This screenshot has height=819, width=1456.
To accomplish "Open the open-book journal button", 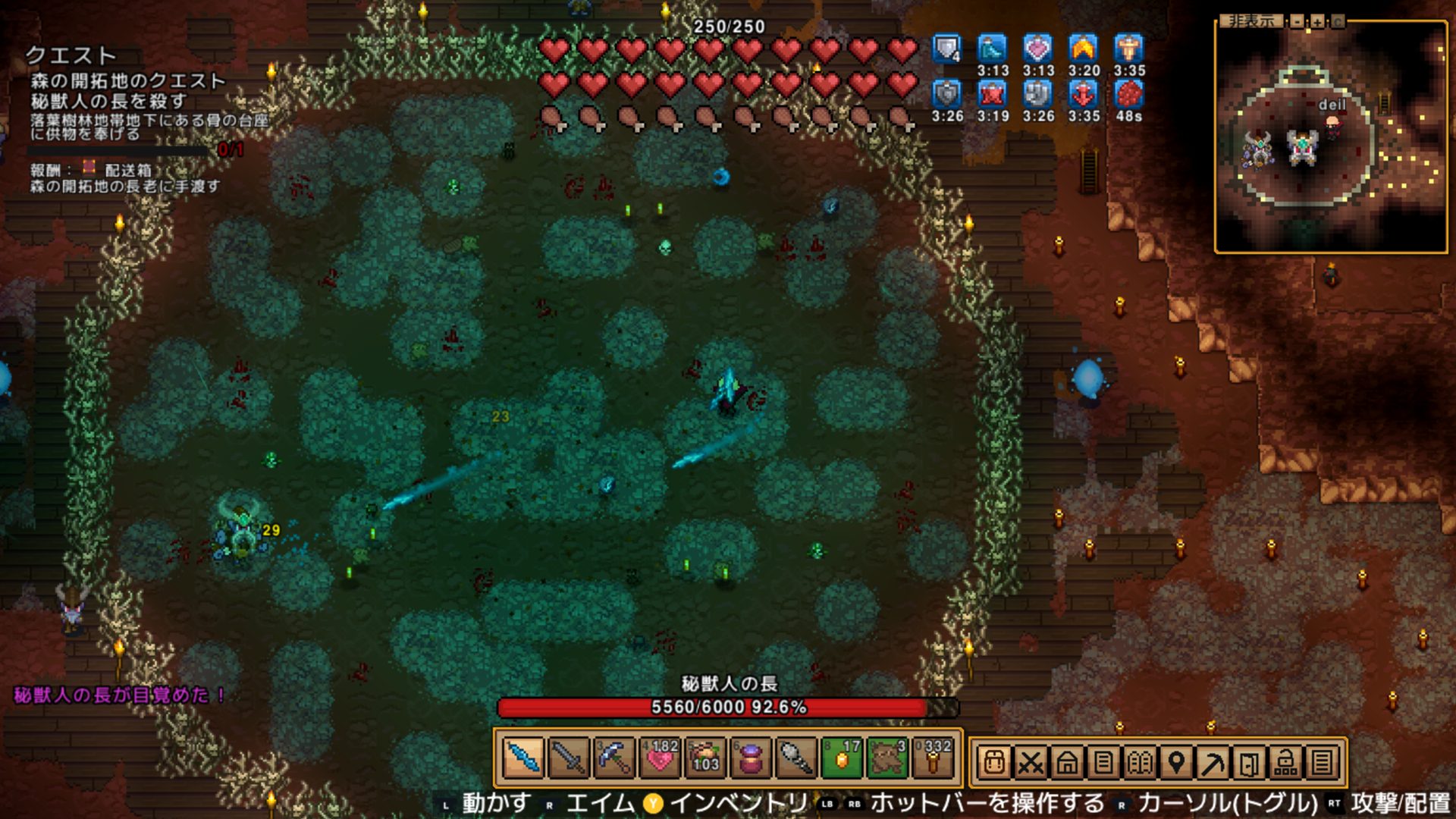I will [1140, 762].
